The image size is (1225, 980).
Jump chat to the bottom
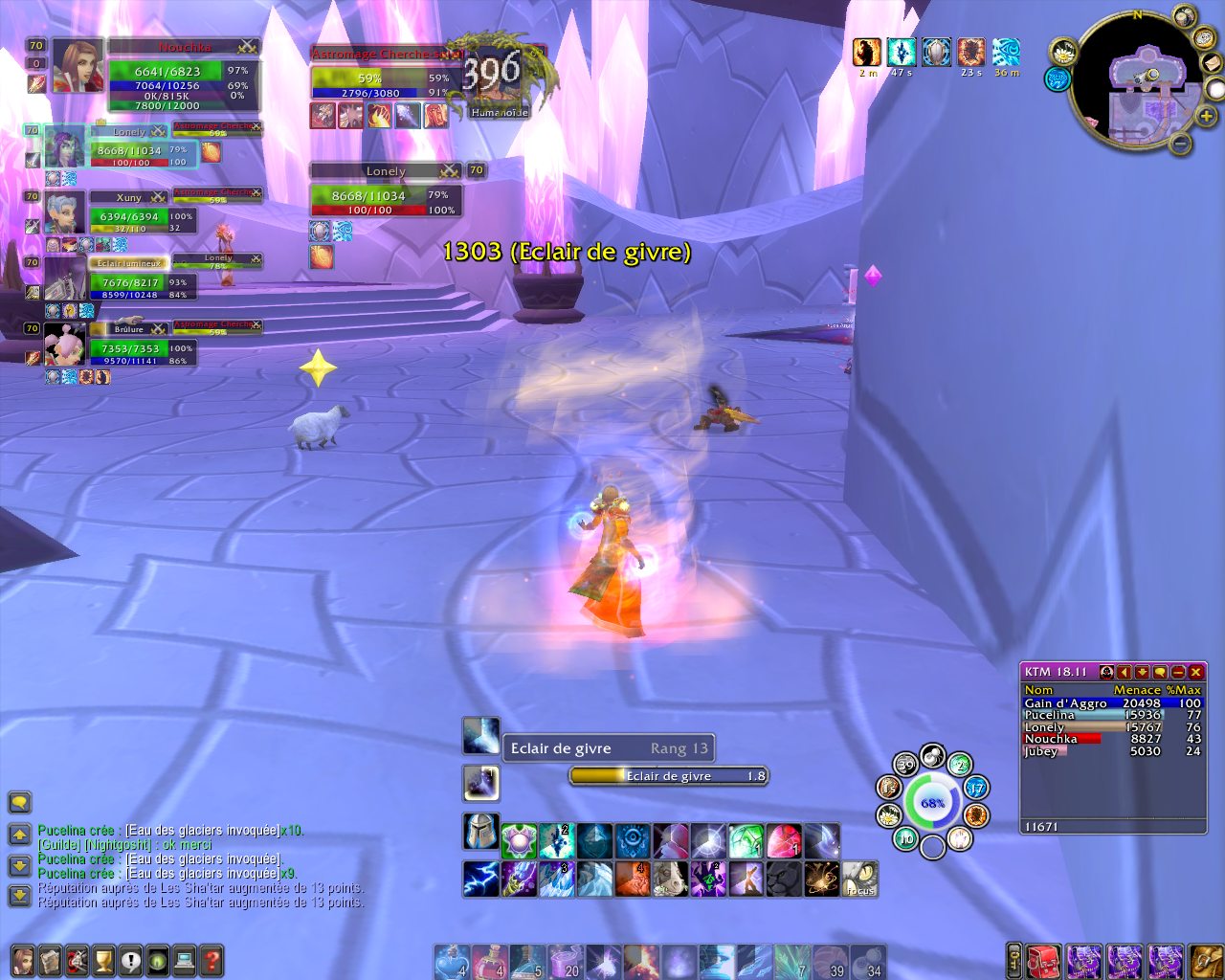tap(19, 896)
